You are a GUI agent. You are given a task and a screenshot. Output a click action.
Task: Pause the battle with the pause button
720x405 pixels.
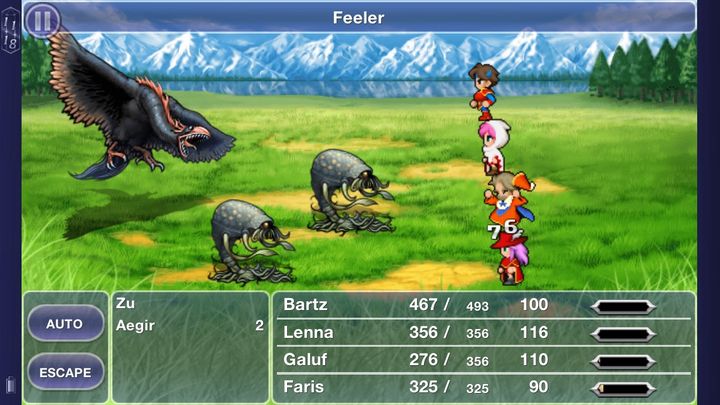pyautogui.click(x=42, y=19)
